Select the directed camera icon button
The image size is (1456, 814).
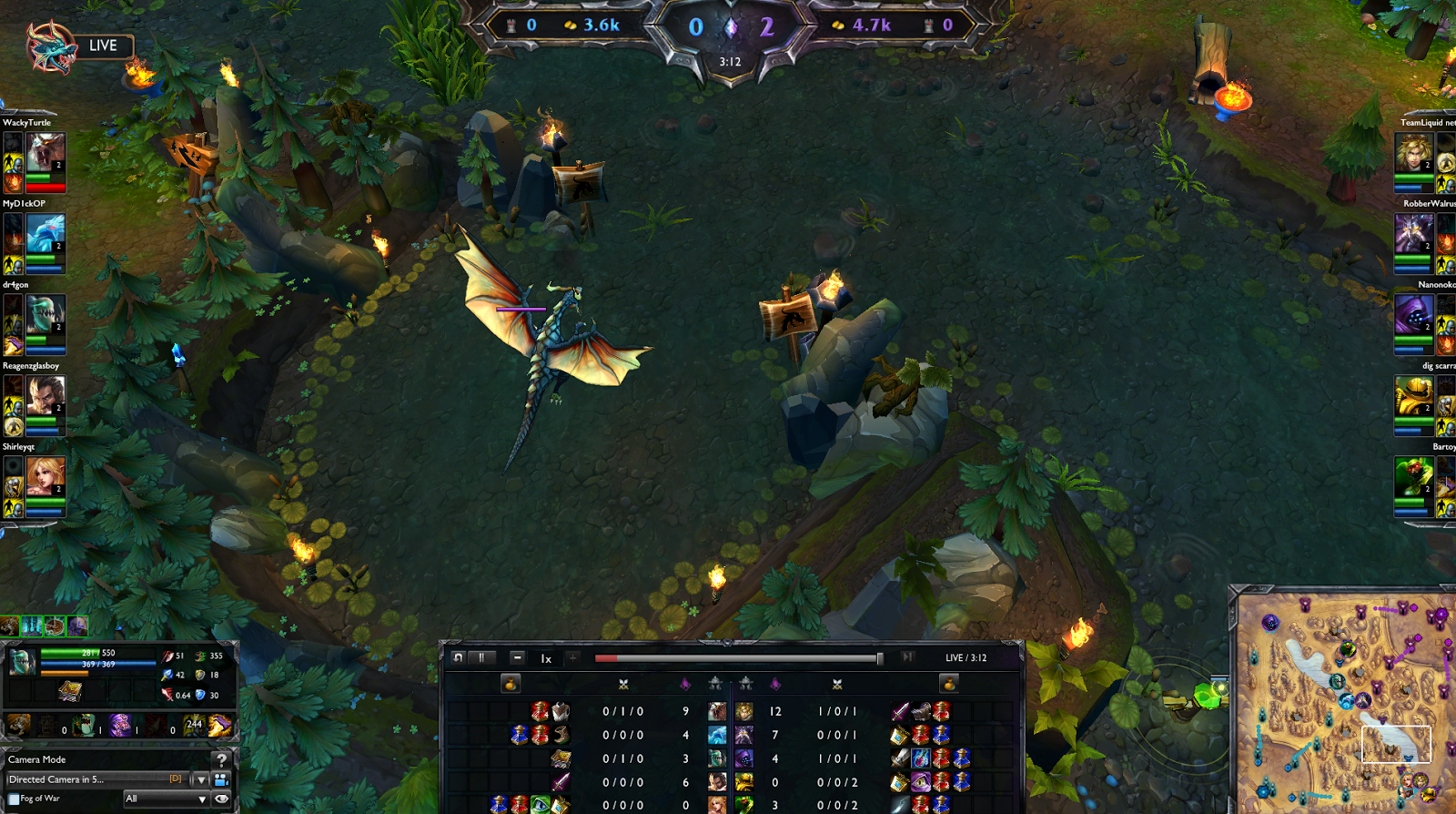220,779
